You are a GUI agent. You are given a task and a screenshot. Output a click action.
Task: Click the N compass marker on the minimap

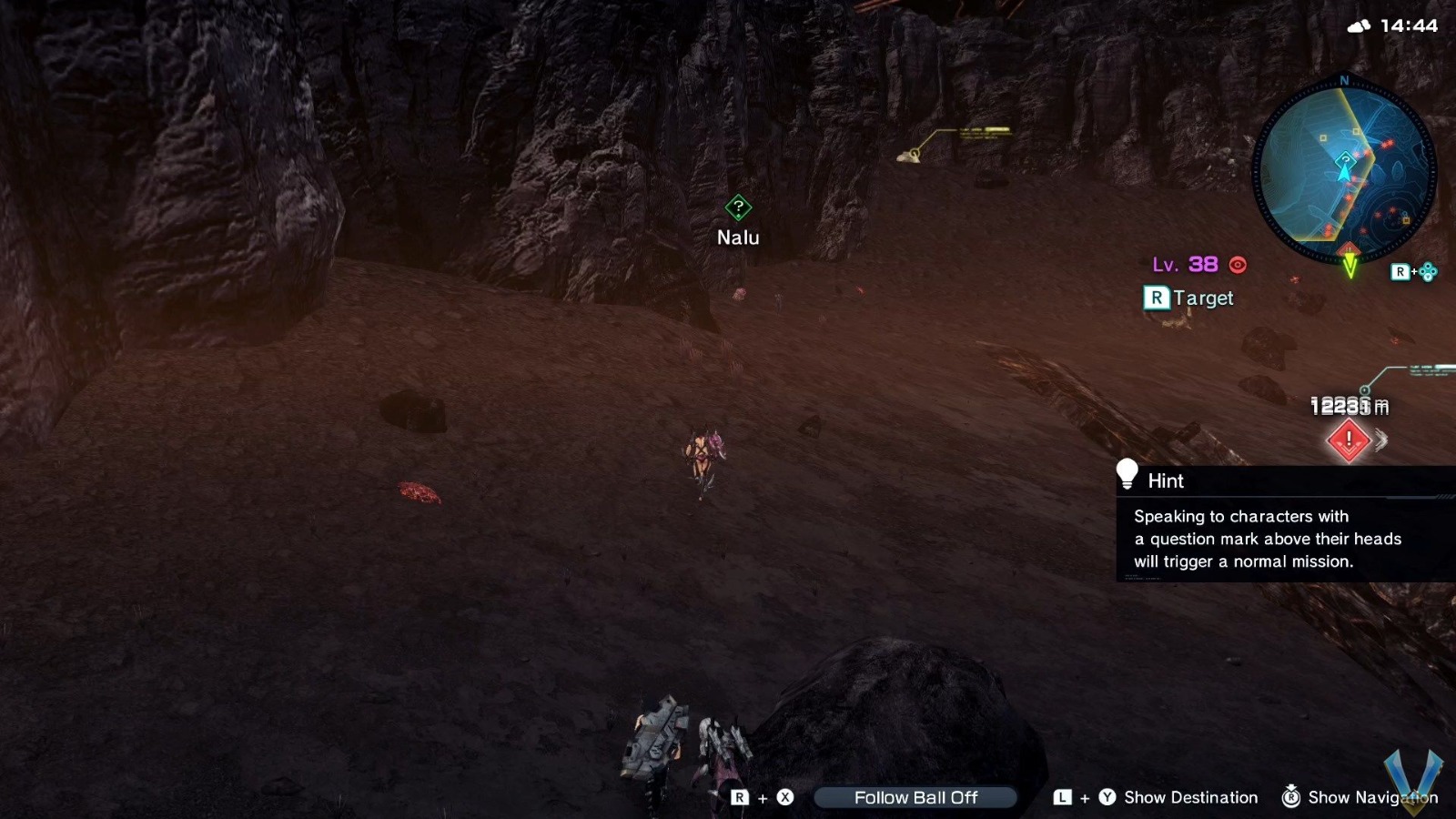1344,81
